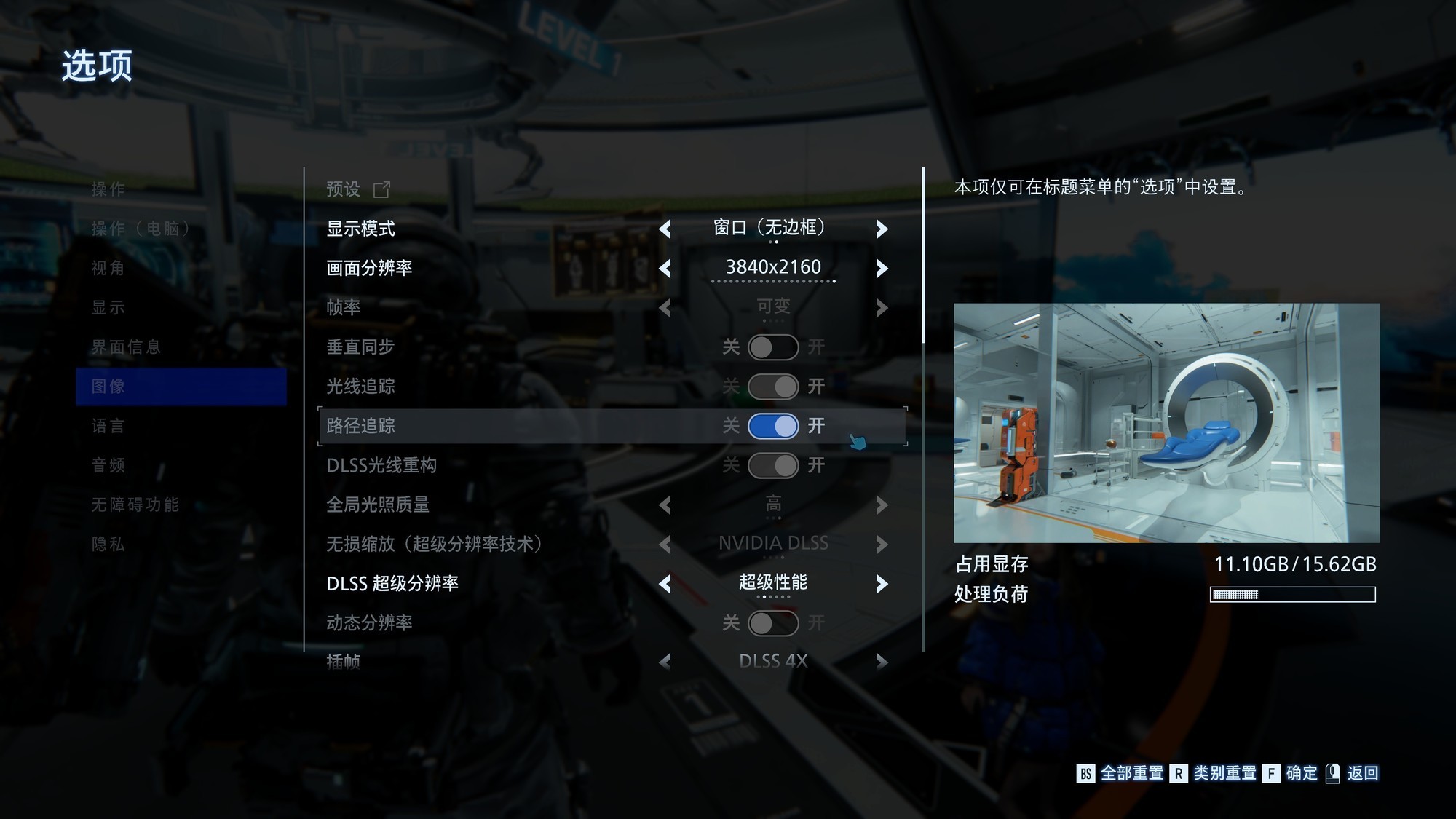Select the 显示 settings category
1456x819 pixels.
(x=108, y=307)
